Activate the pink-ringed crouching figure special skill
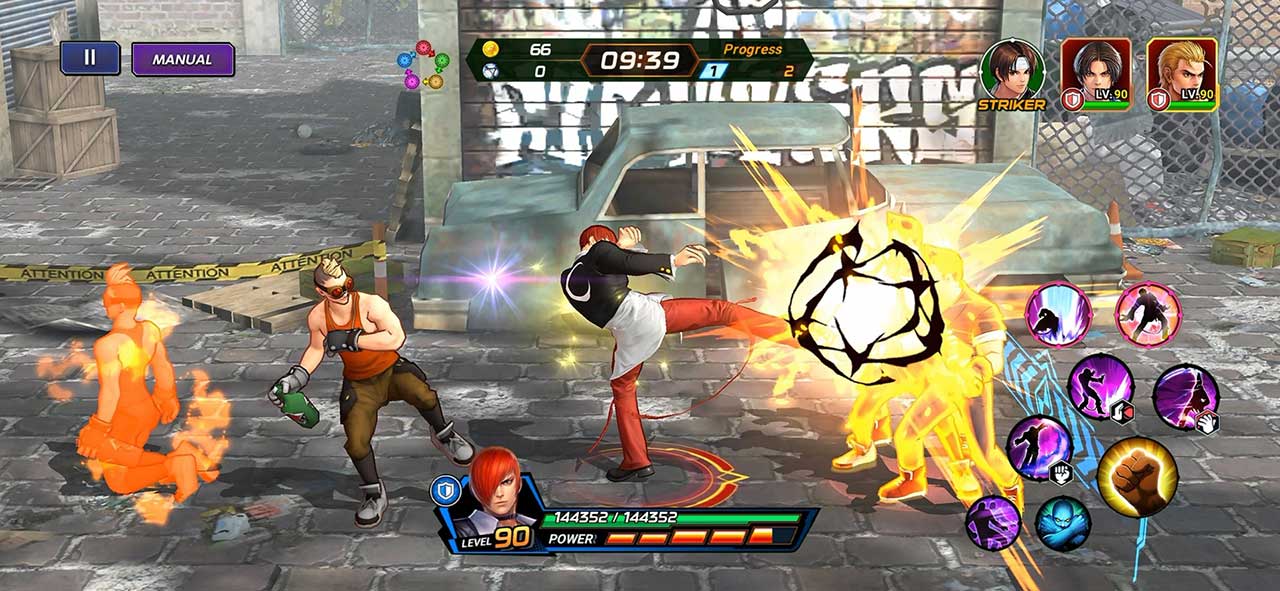This screenshot has width=1280, height=591. click(1058, 315)
